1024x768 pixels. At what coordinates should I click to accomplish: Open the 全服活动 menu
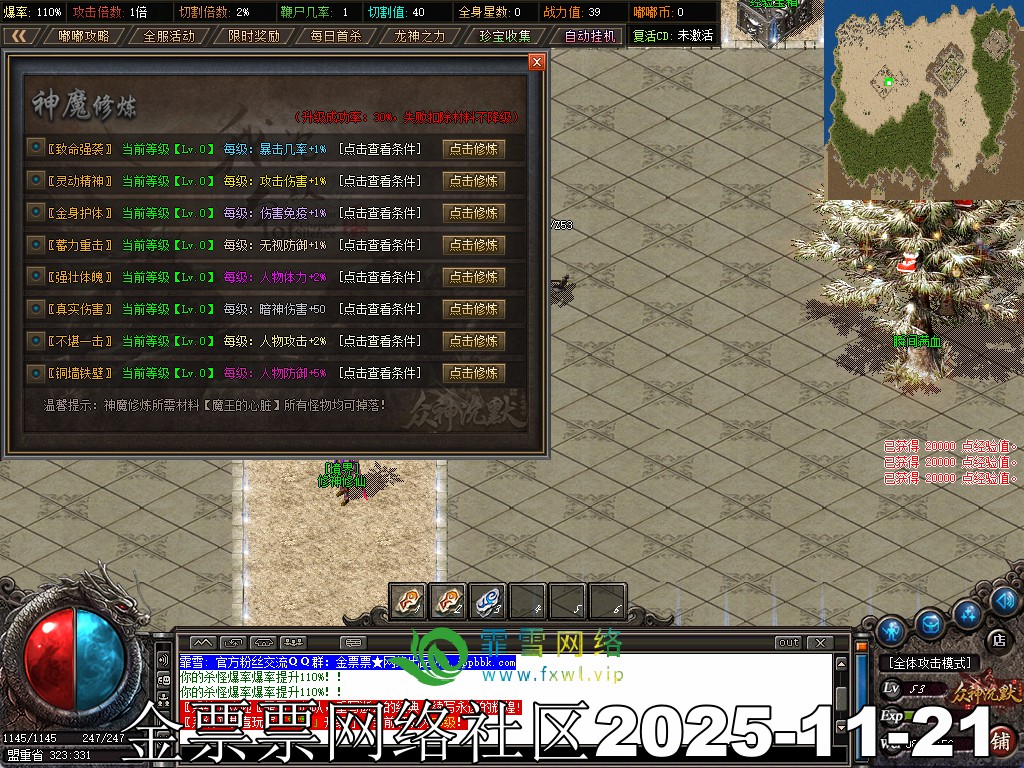pyautogui.click(x=168, y=35)
